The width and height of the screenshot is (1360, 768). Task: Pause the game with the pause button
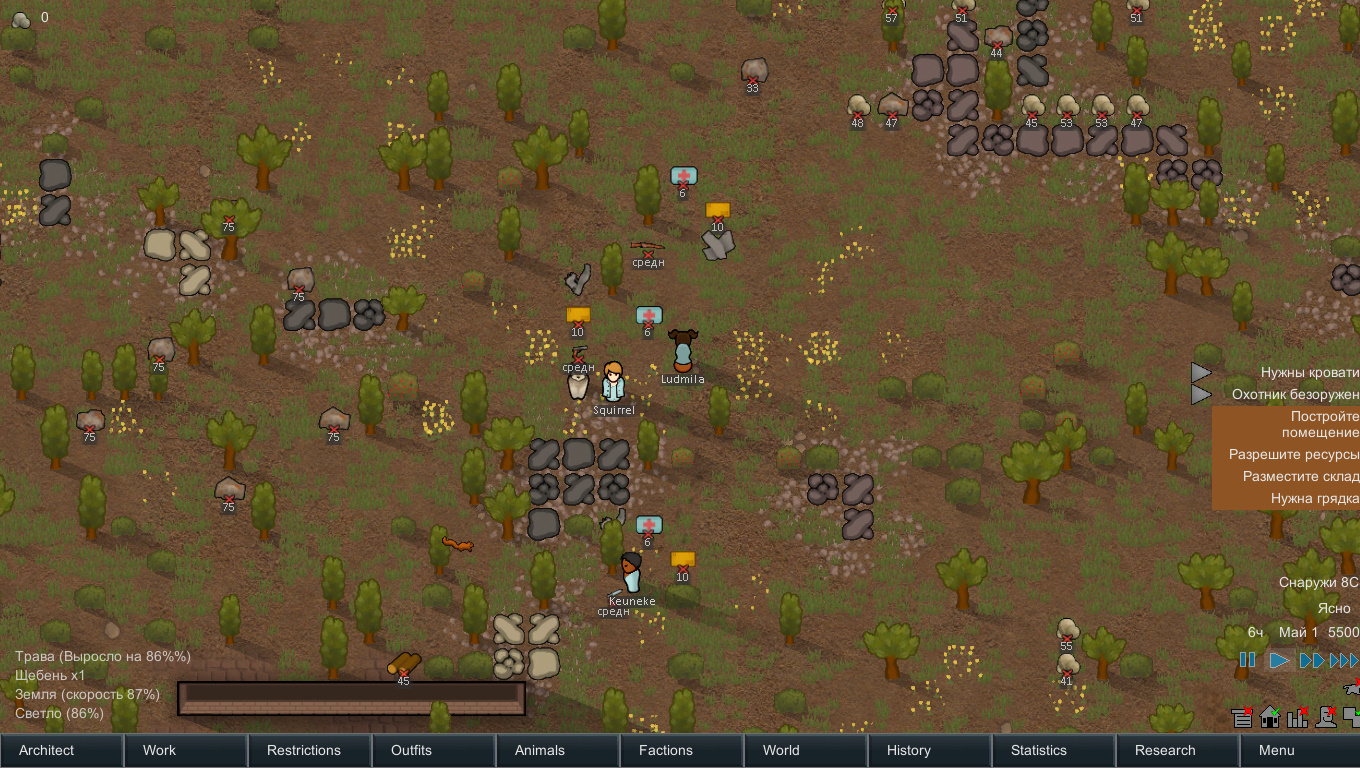tap(1248, 660)
